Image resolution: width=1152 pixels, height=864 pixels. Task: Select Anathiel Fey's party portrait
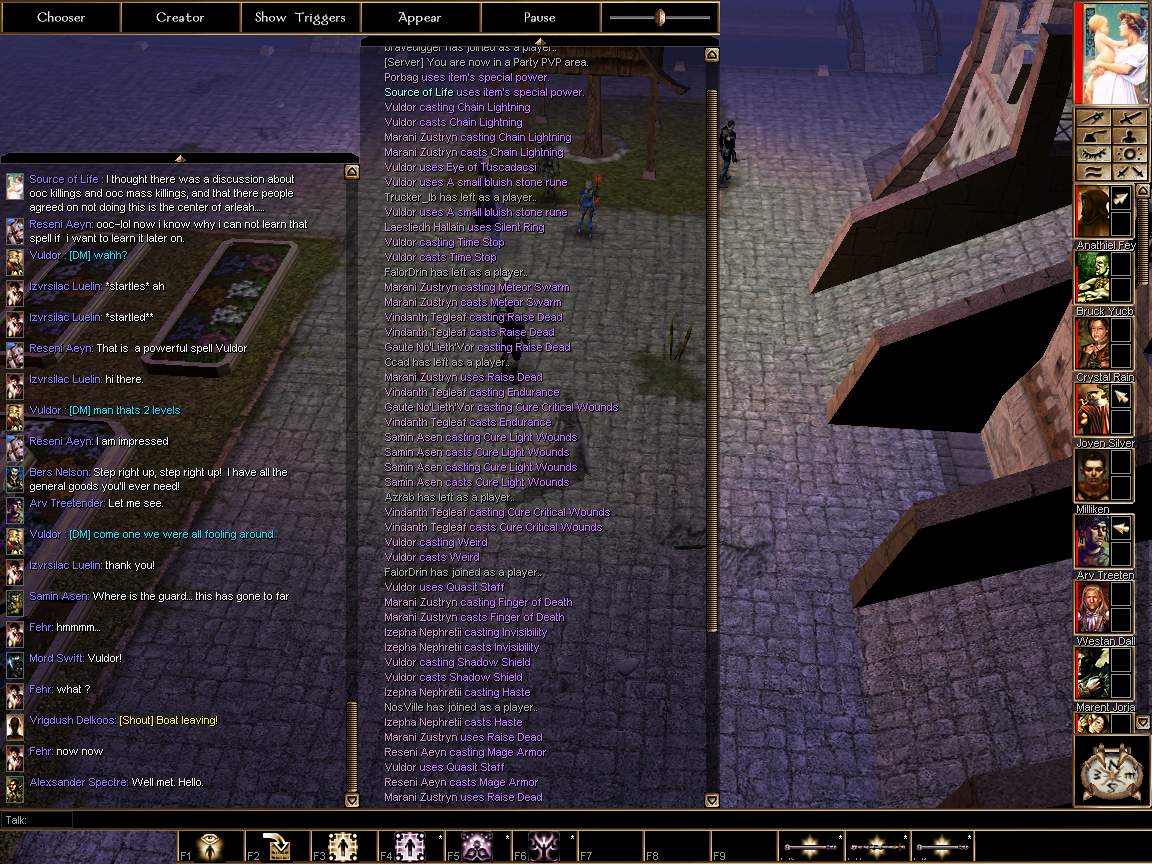point(1092,212)
